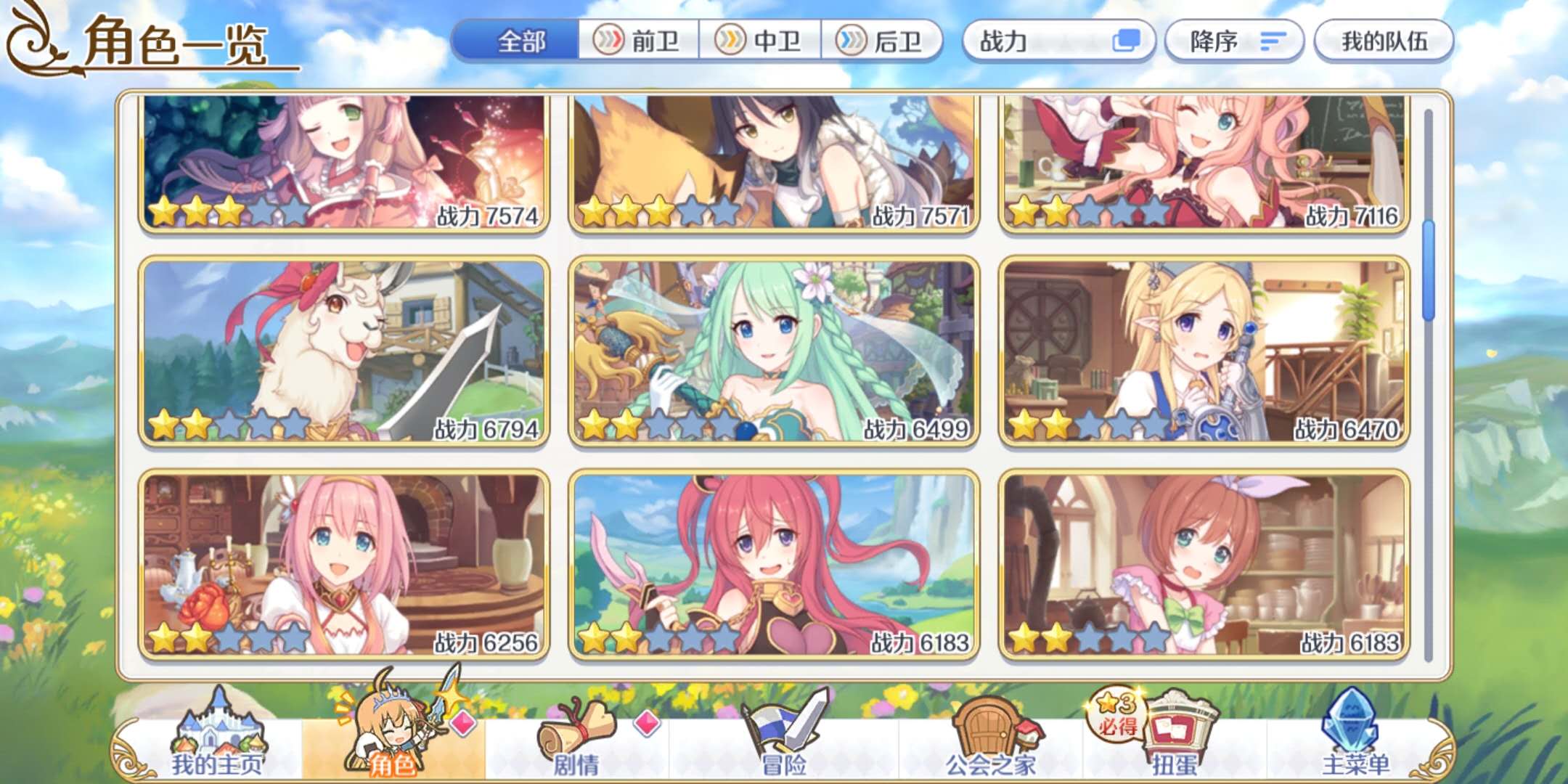
Task: Choose green-haired character with 战力 6499
Action: (774, 351)
